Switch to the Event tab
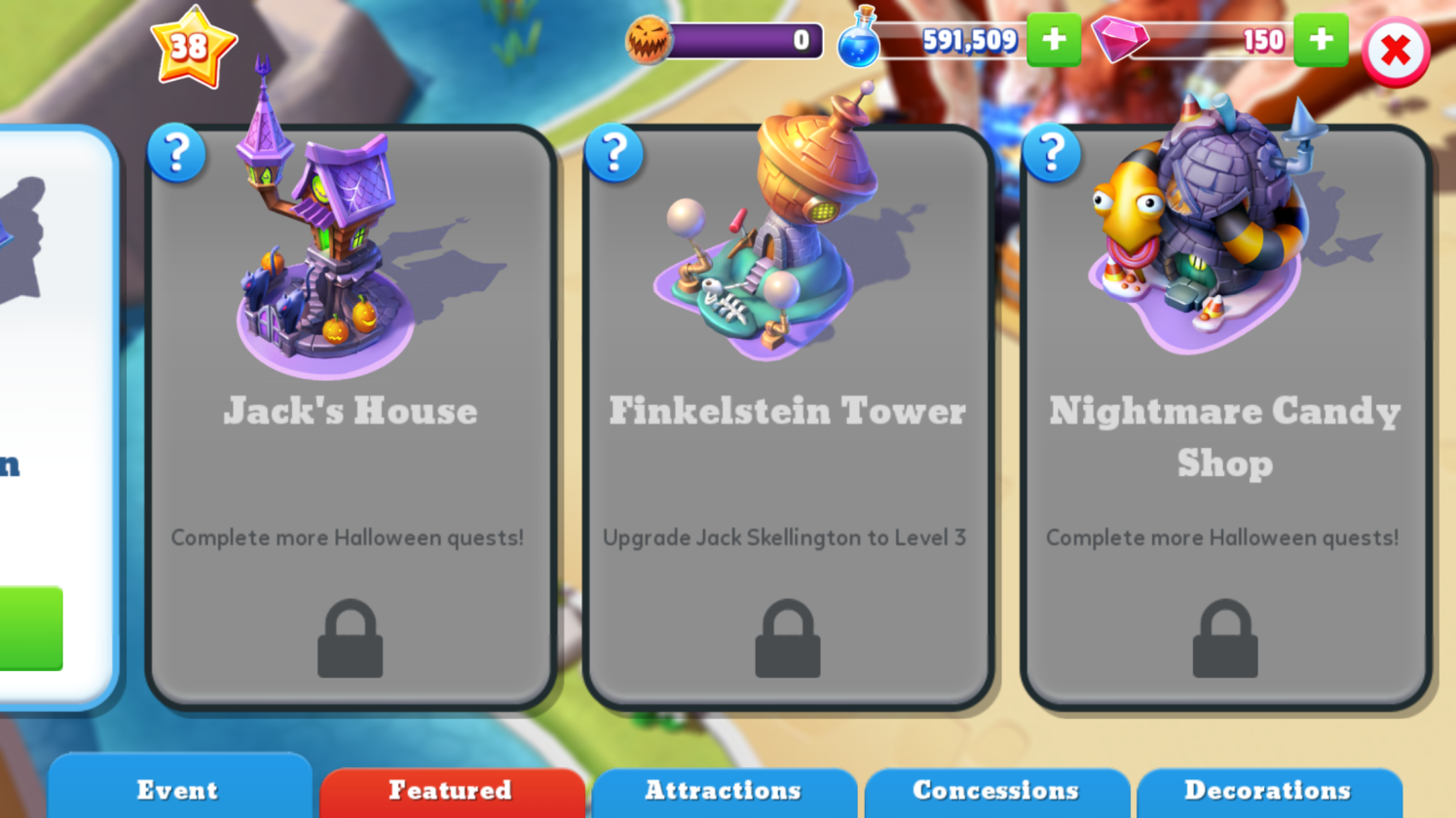The image size is (1456, 818). pos(178,790)
